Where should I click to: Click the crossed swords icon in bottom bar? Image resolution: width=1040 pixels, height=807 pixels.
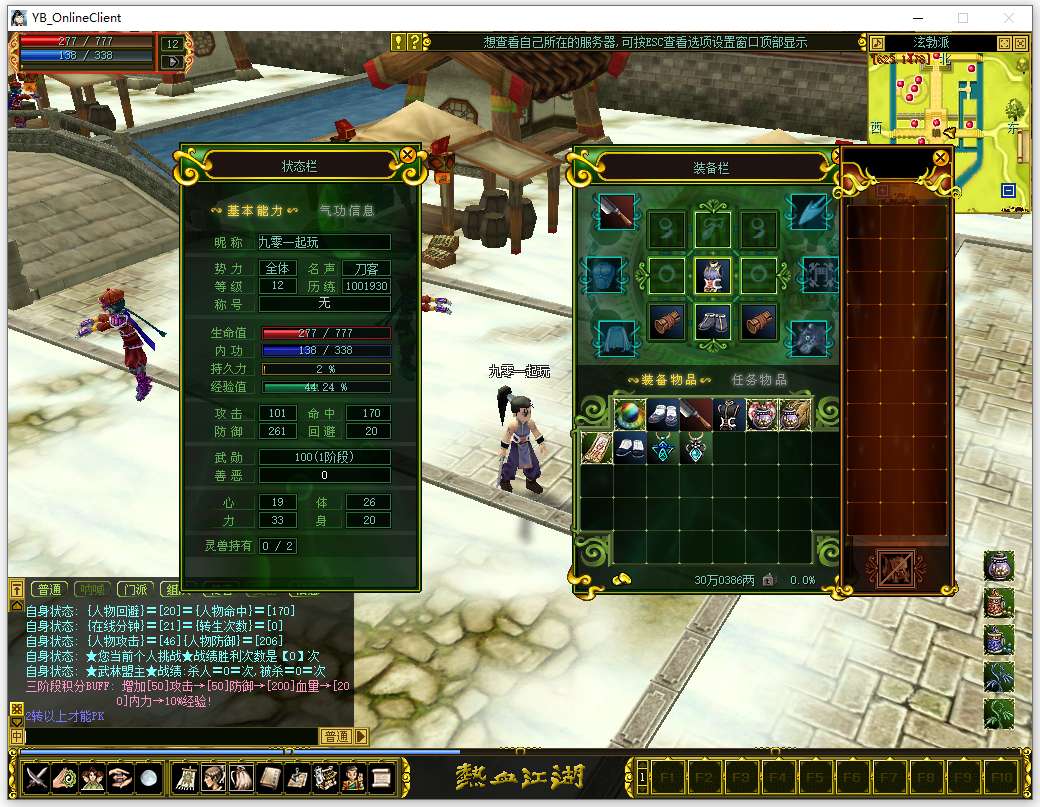coord(37,777)
